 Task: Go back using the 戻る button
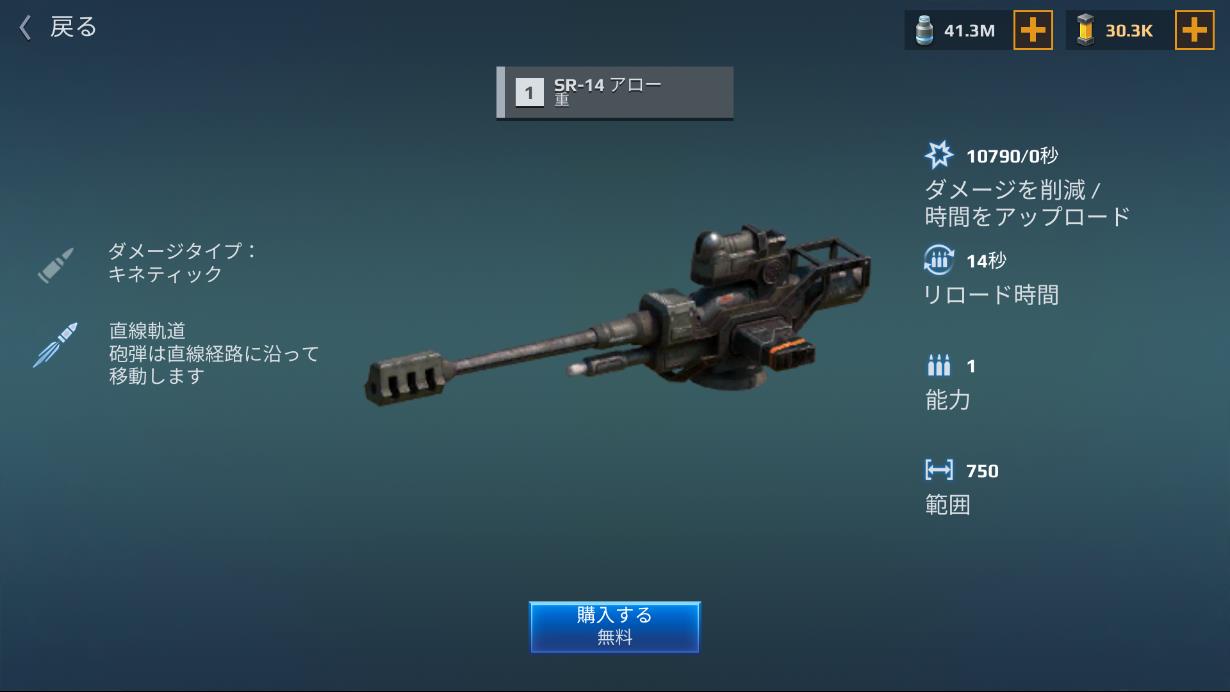(58, 27)
